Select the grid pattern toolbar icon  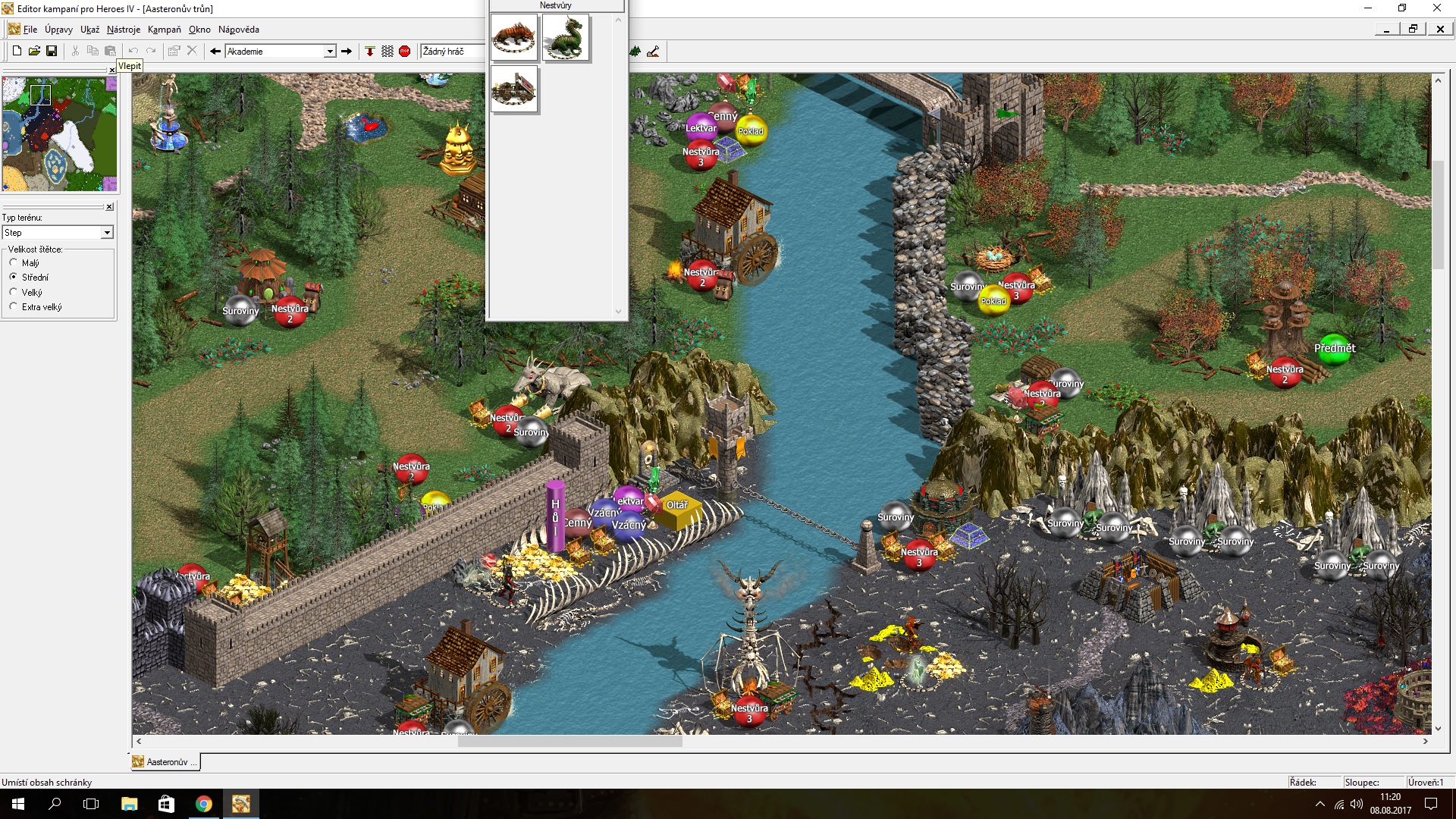(x=388, y=51)
